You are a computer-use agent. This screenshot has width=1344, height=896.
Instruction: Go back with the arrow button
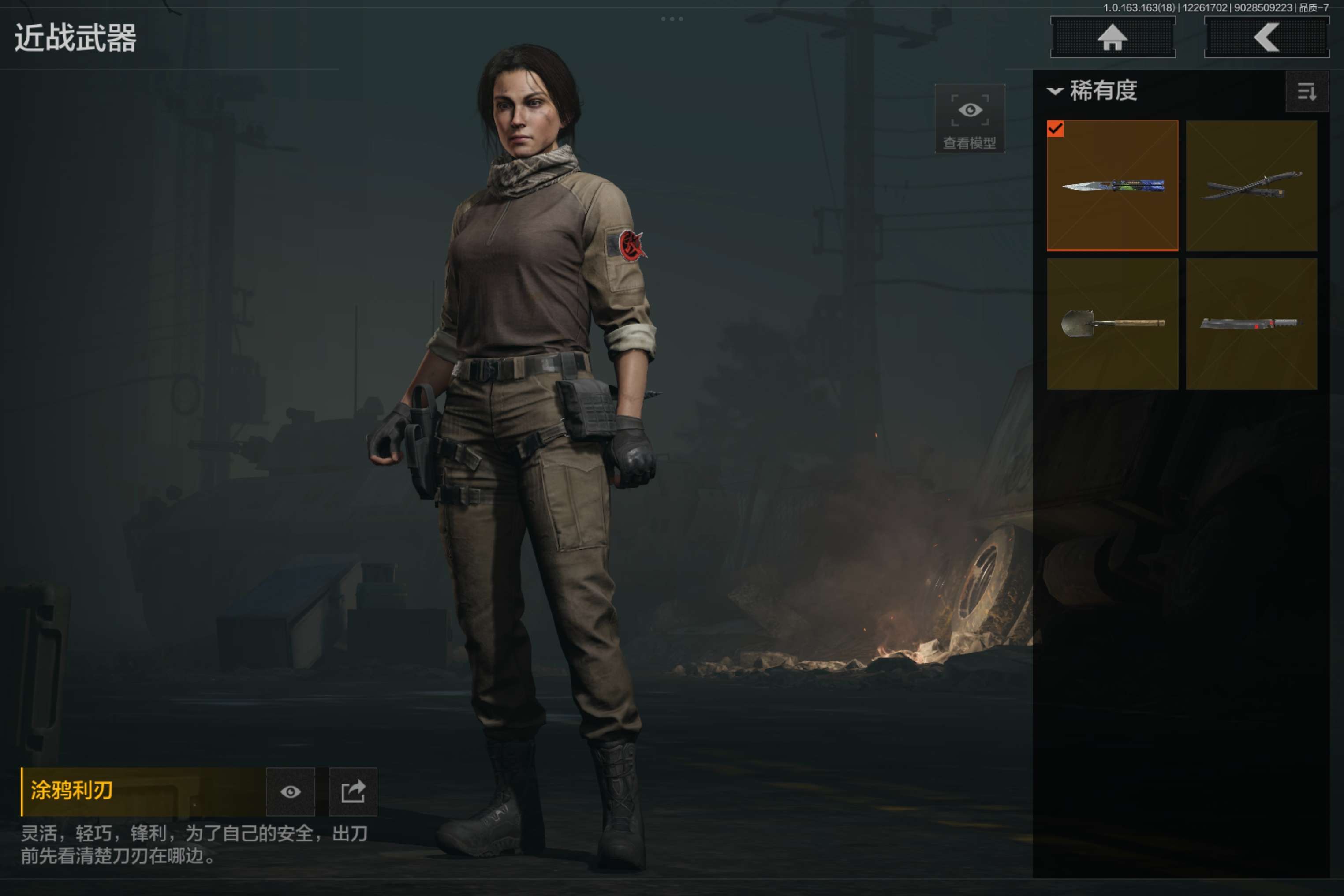1266,38
